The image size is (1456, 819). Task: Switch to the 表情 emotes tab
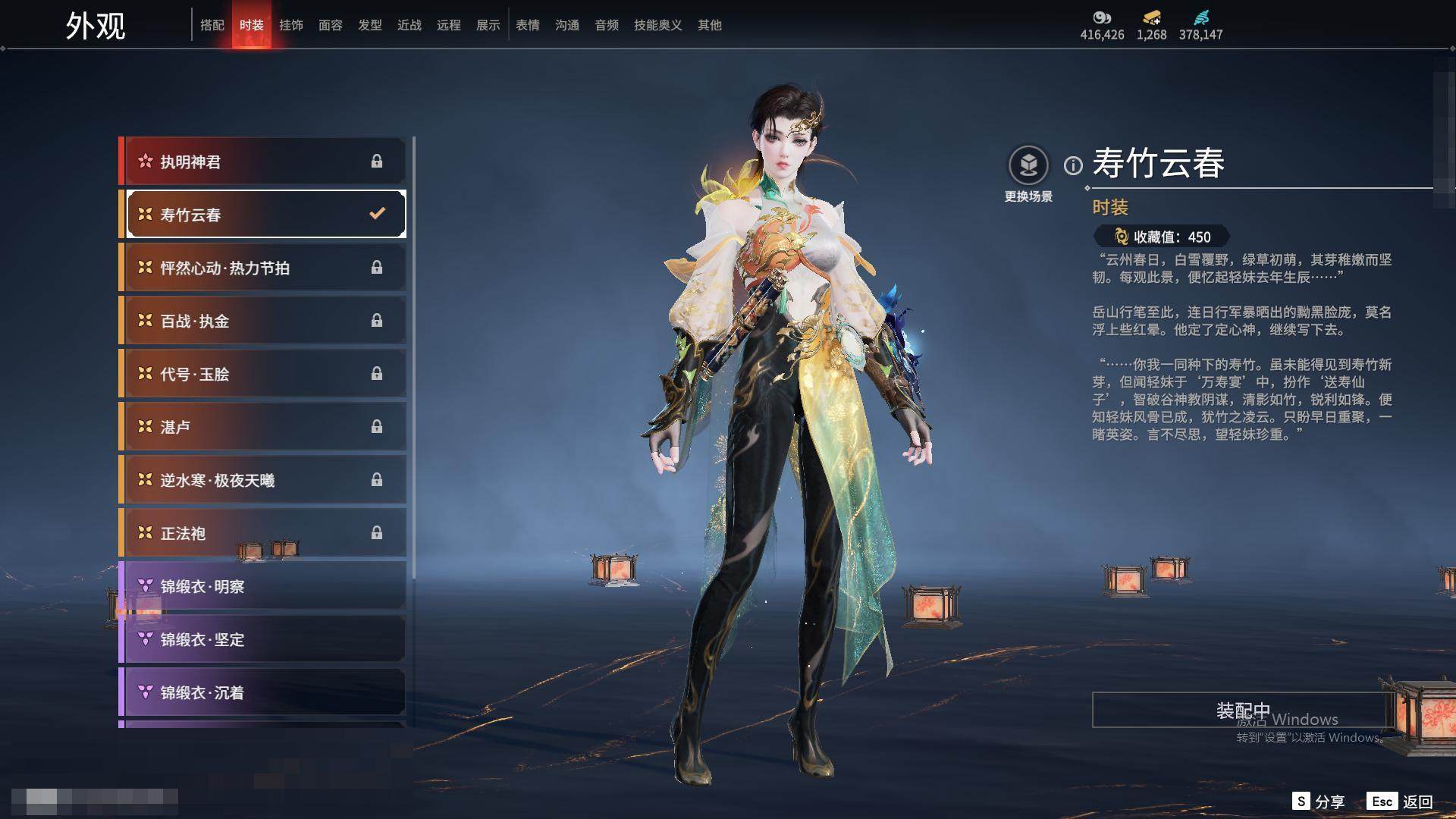pyautogui.click(x=527, y=25)
